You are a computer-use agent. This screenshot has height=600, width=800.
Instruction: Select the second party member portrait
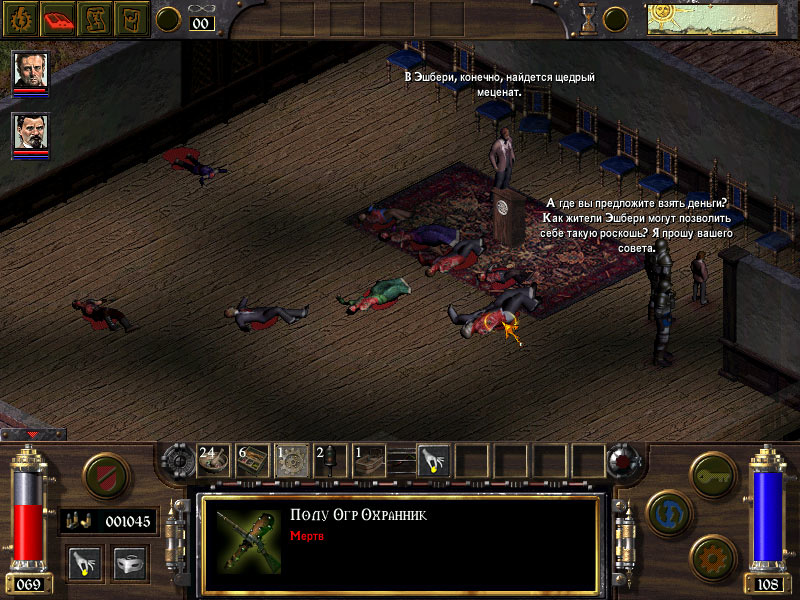pyautogui.click(x=31, y=134)
